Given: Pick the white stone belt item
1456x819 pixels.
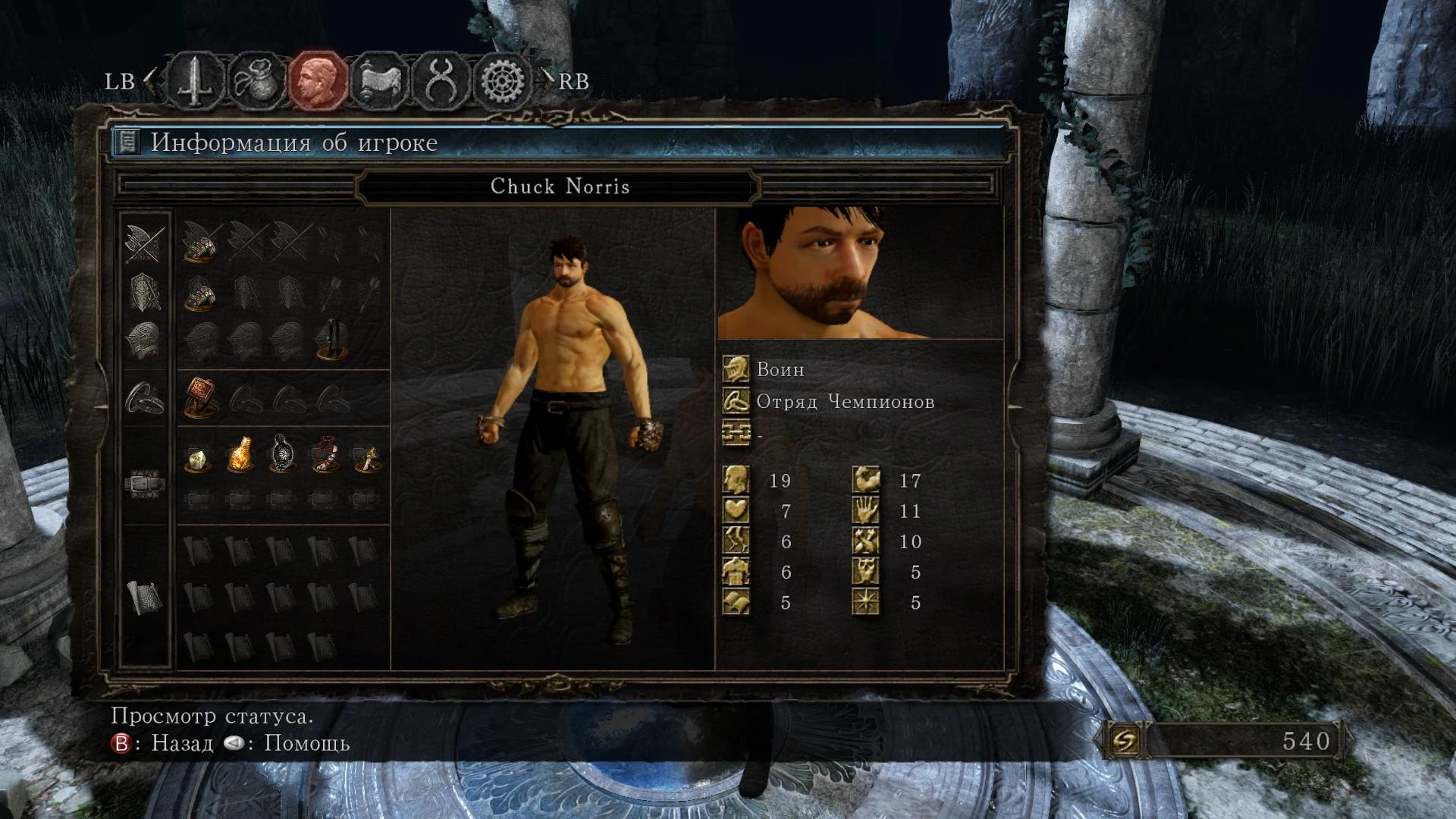Looking at the screenshot, I should 197,458.
